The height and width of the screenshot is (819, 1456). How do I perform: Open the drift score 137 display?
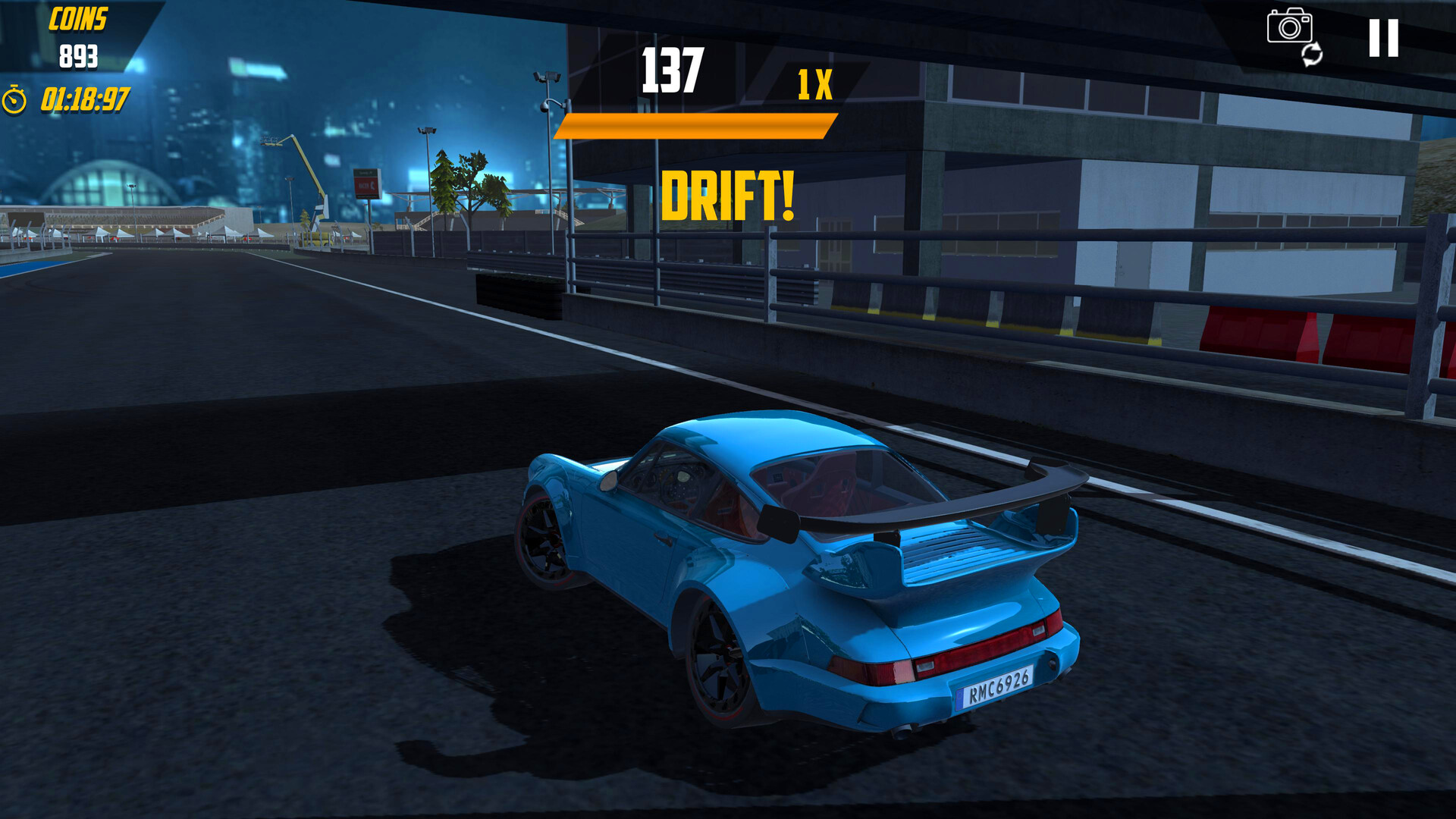click(671, 68)
